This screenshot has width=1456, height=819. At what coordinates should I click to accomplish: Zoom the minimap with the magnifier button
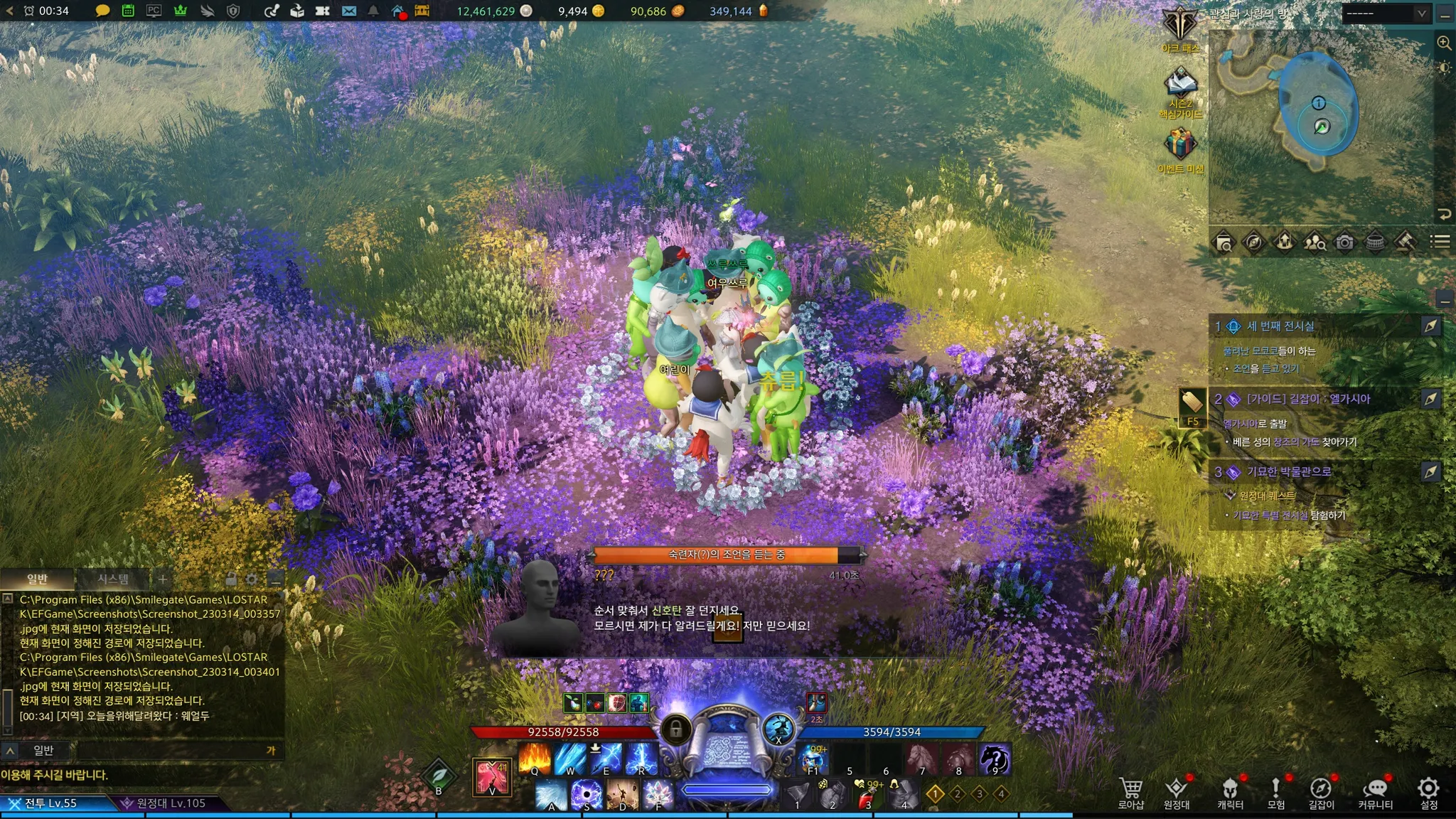click(x=1444, y=43)
